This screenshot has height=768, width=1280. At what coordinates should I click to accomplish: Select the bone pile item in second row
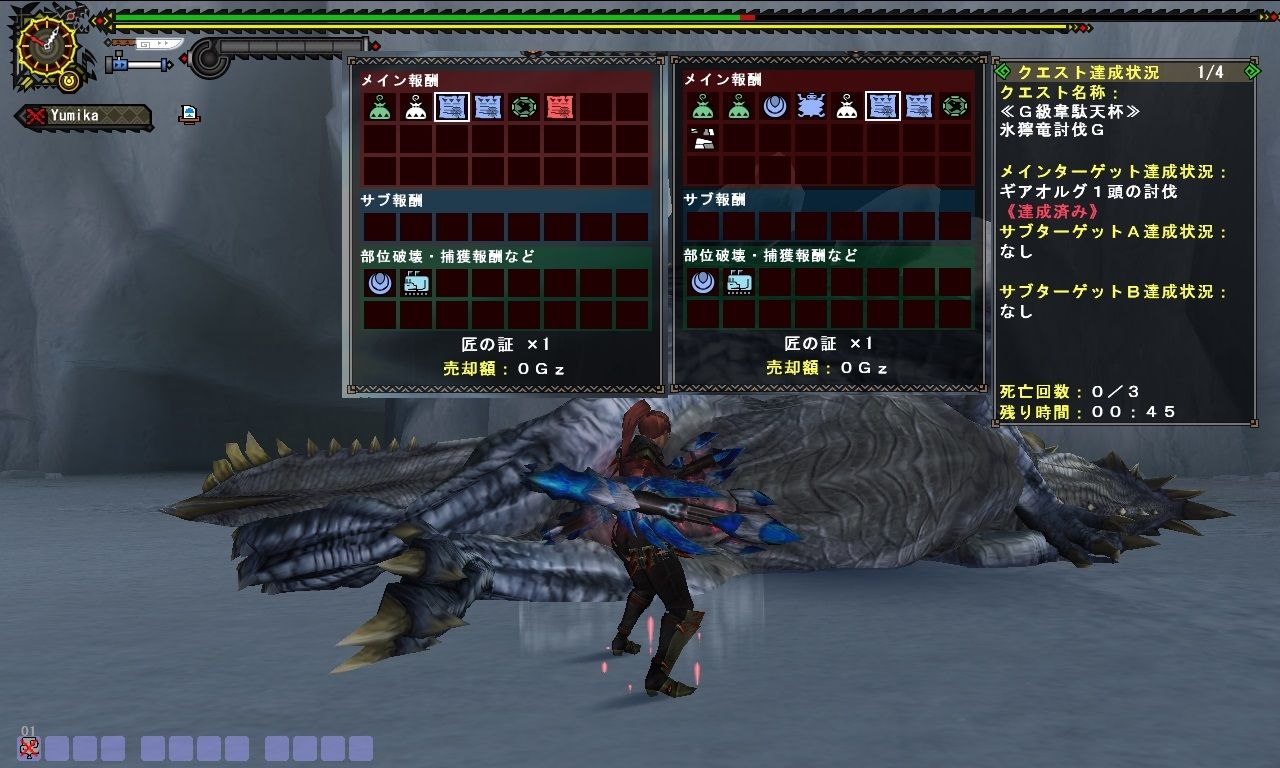703,139
